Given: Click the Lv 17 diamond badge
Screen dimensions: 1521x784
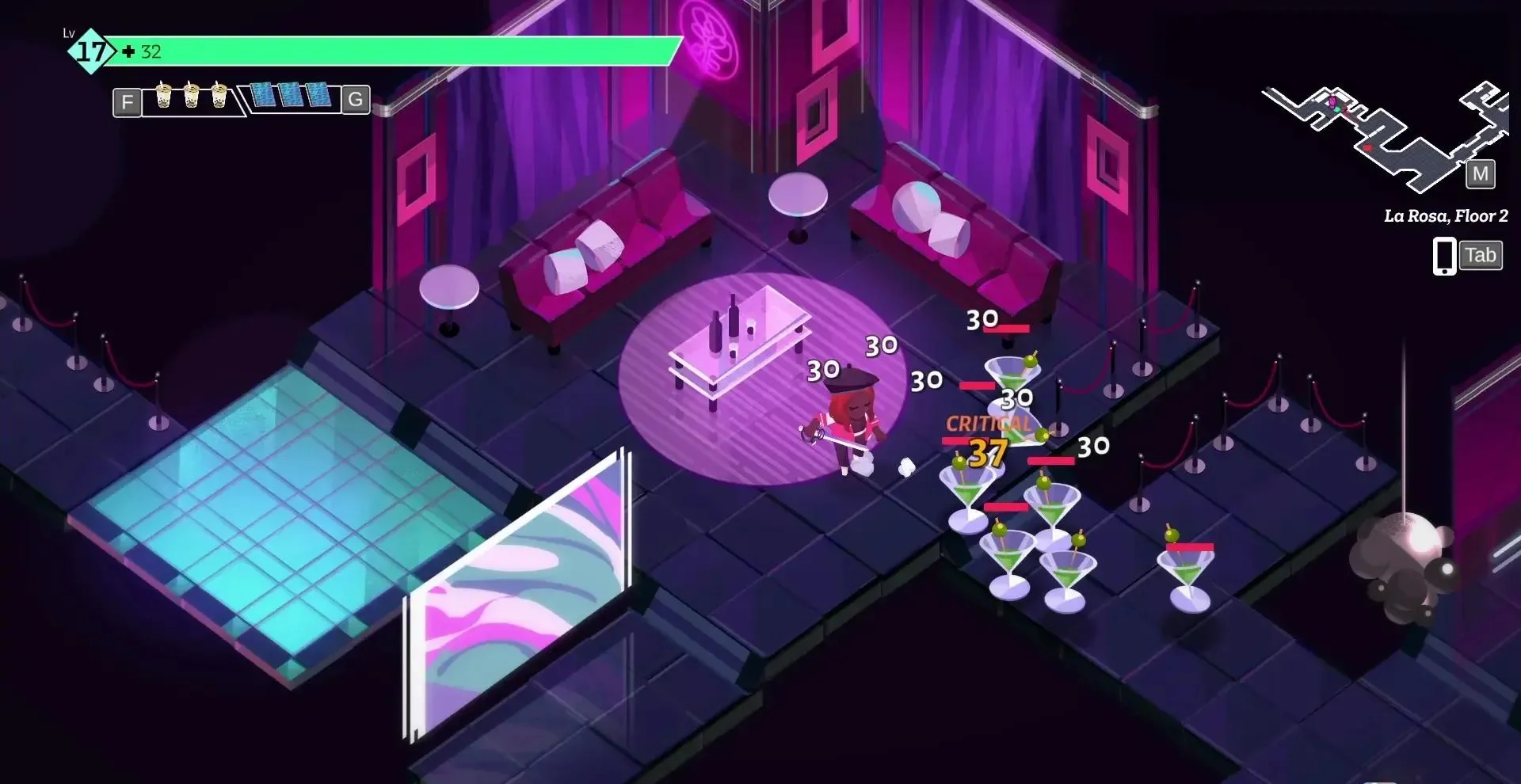Looking at the screenshot, I should pos(90,51).
